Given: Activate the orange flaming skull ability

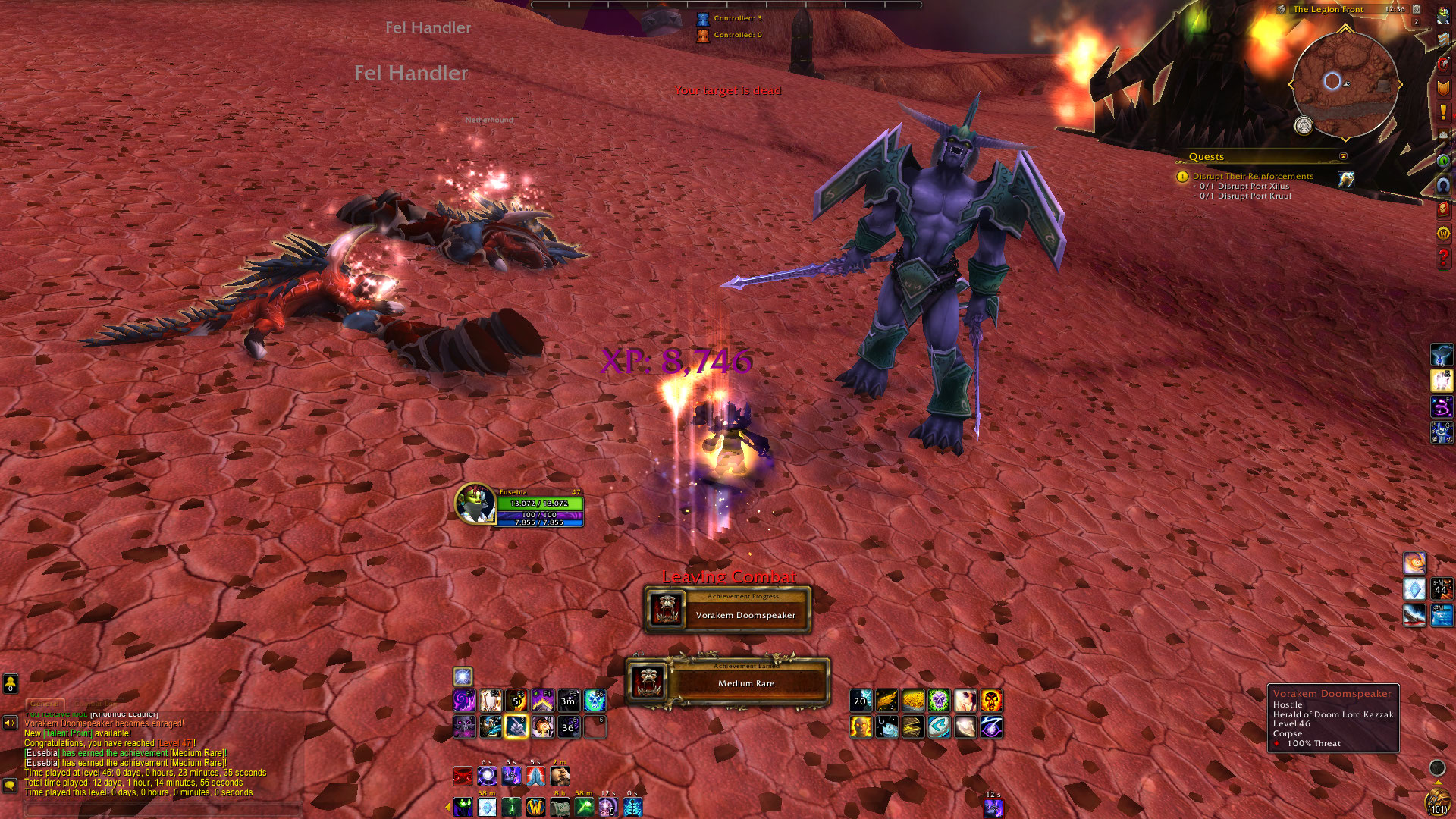Looking at the screenshot, I should pos(991,700).
